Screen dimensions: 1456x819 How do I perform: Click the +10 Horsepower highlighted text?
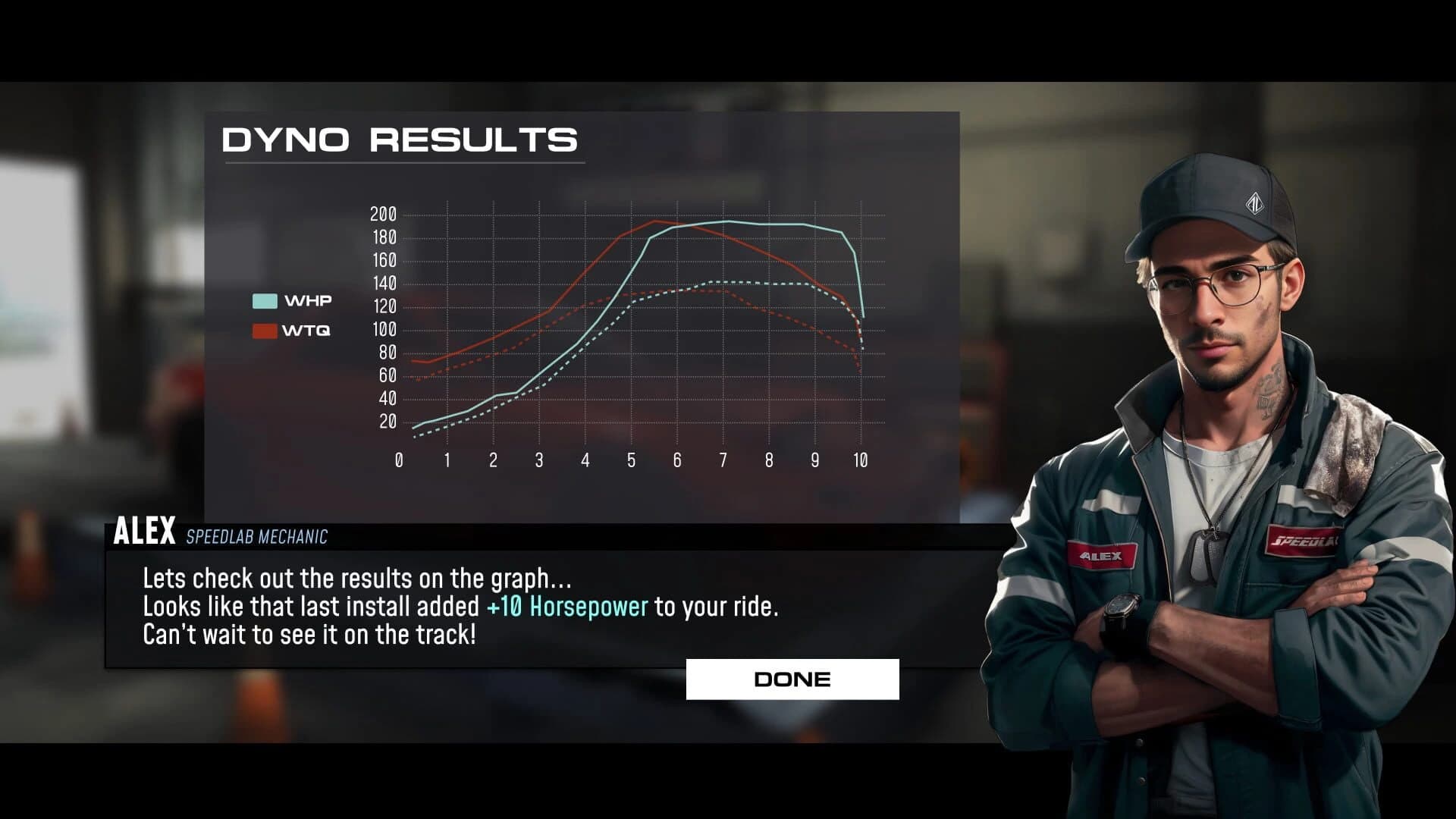pyautogui.click(x=567, y=607)
